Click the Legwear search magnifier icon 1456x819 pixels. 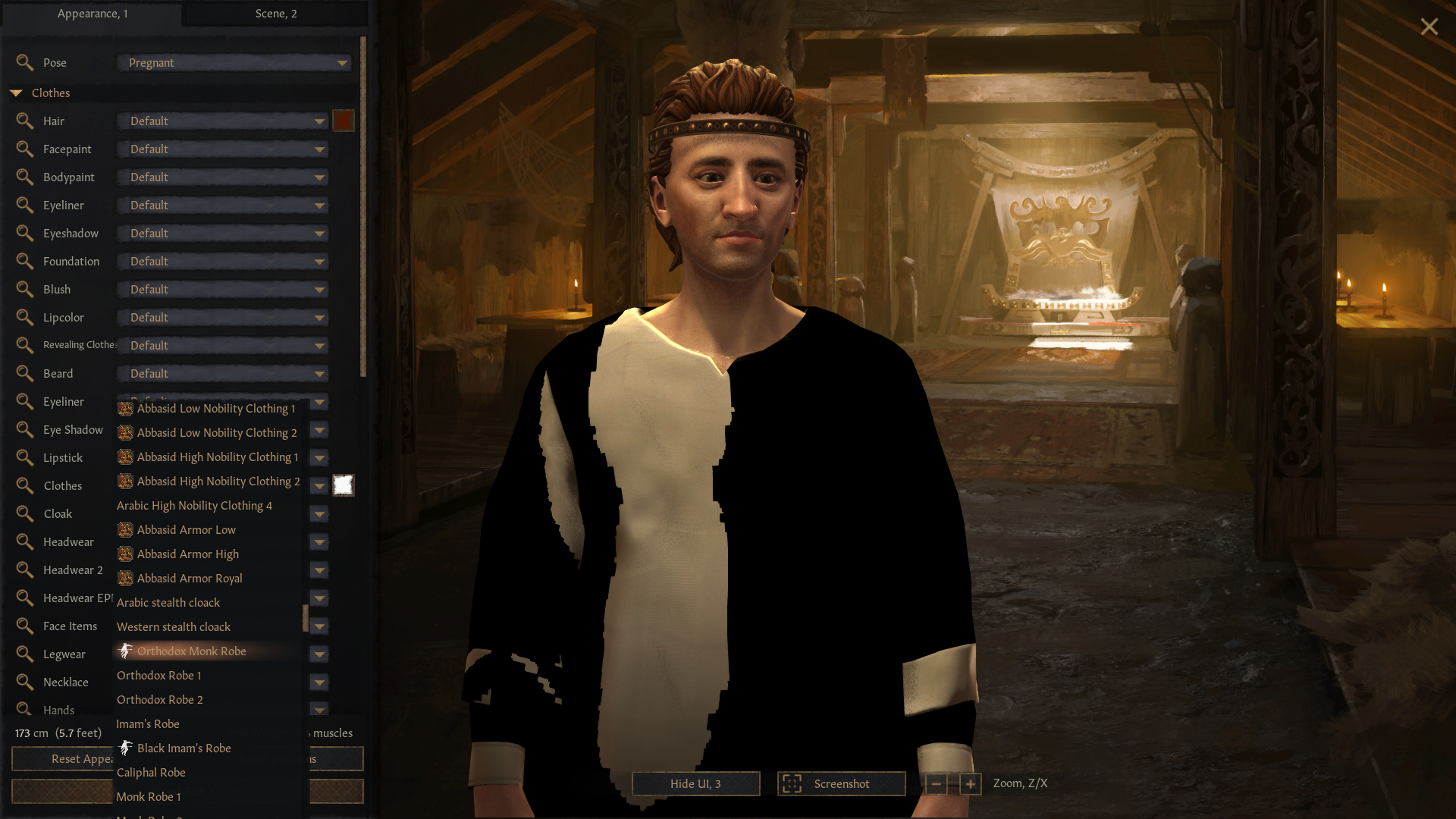[25, 654]
